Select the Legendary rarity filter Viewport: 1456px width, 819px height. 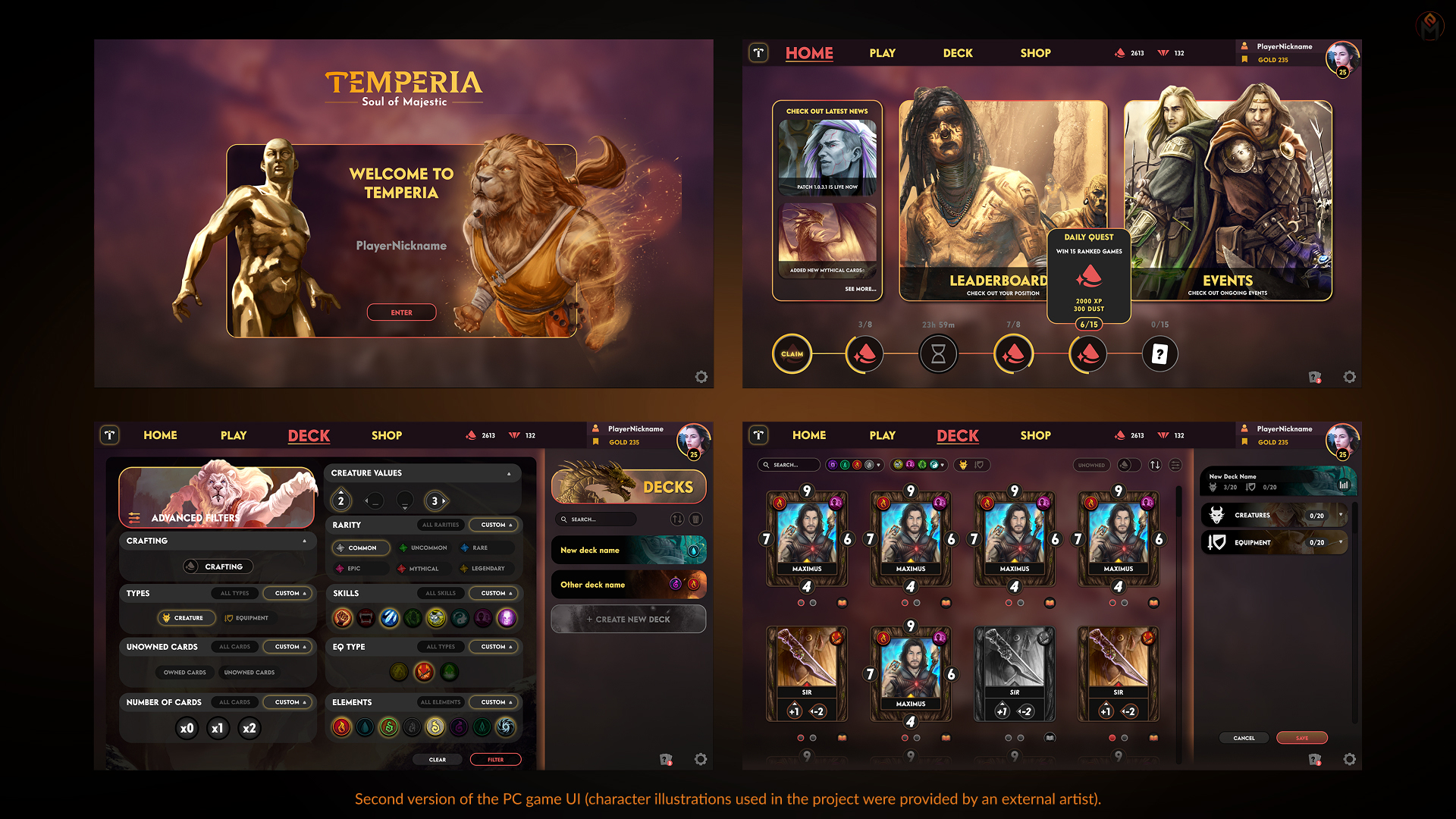coord(487,568)
